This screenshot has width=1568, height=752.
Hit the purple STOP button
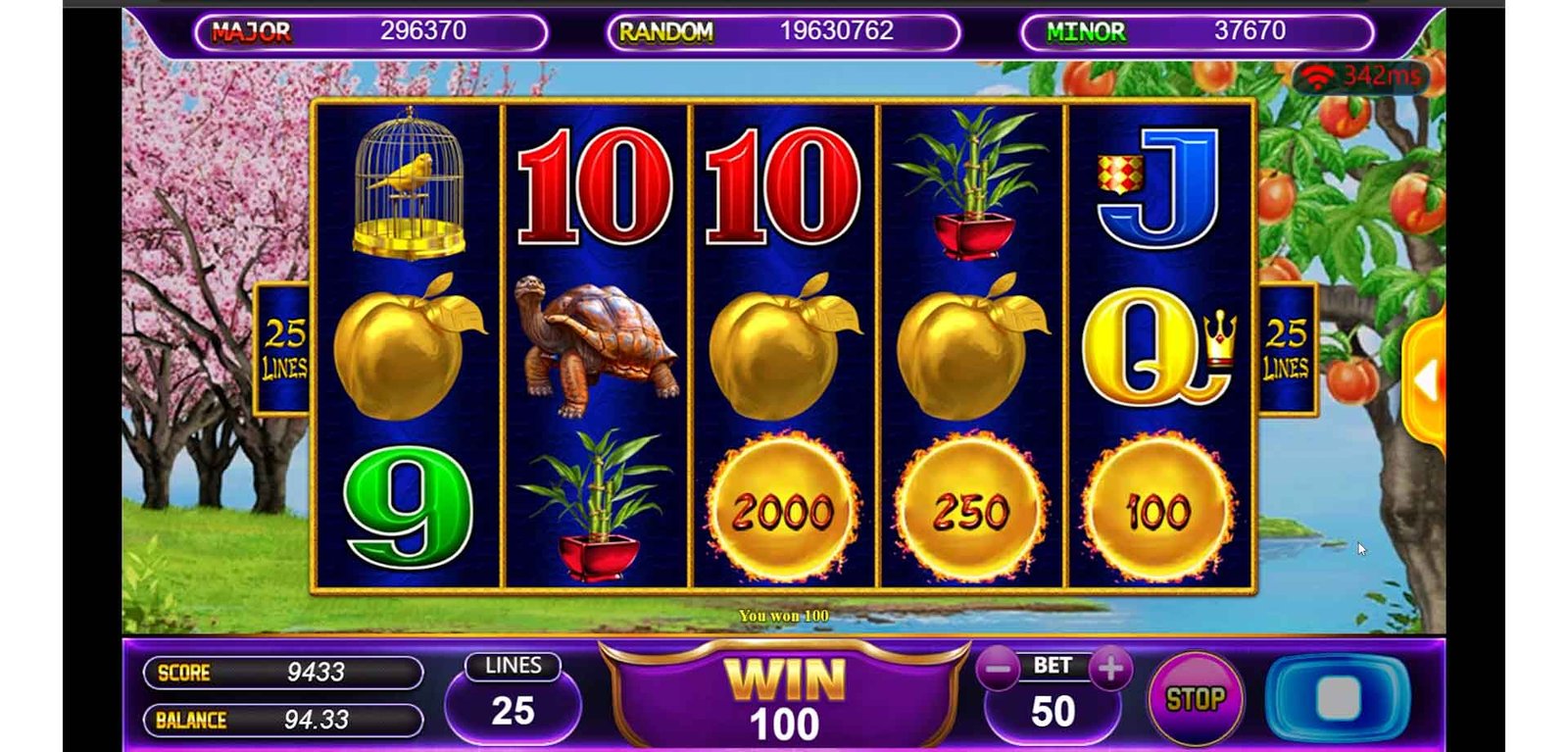coord(1195,699)
